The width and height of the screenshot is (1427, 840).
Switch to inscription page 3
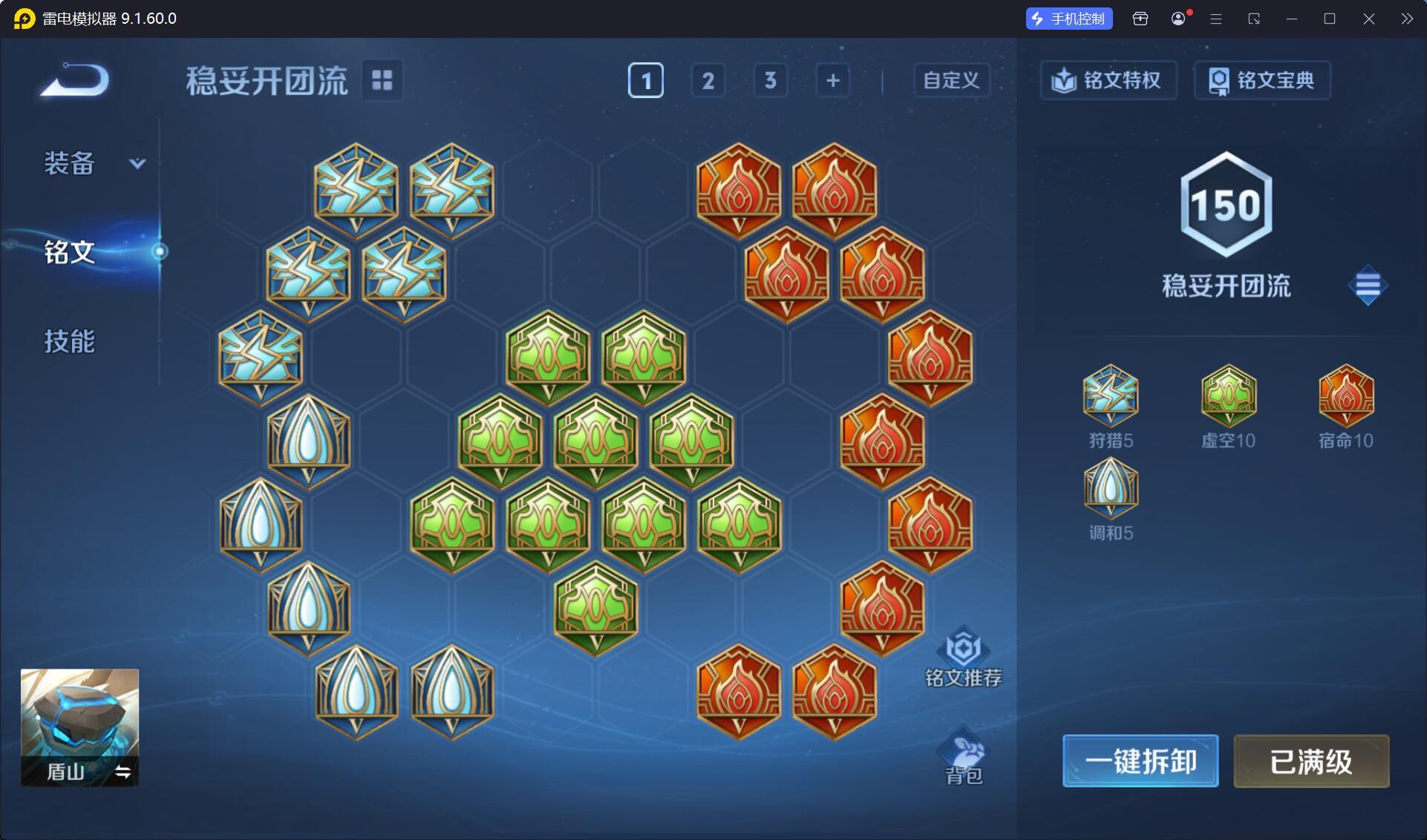[x=770, y=80]
